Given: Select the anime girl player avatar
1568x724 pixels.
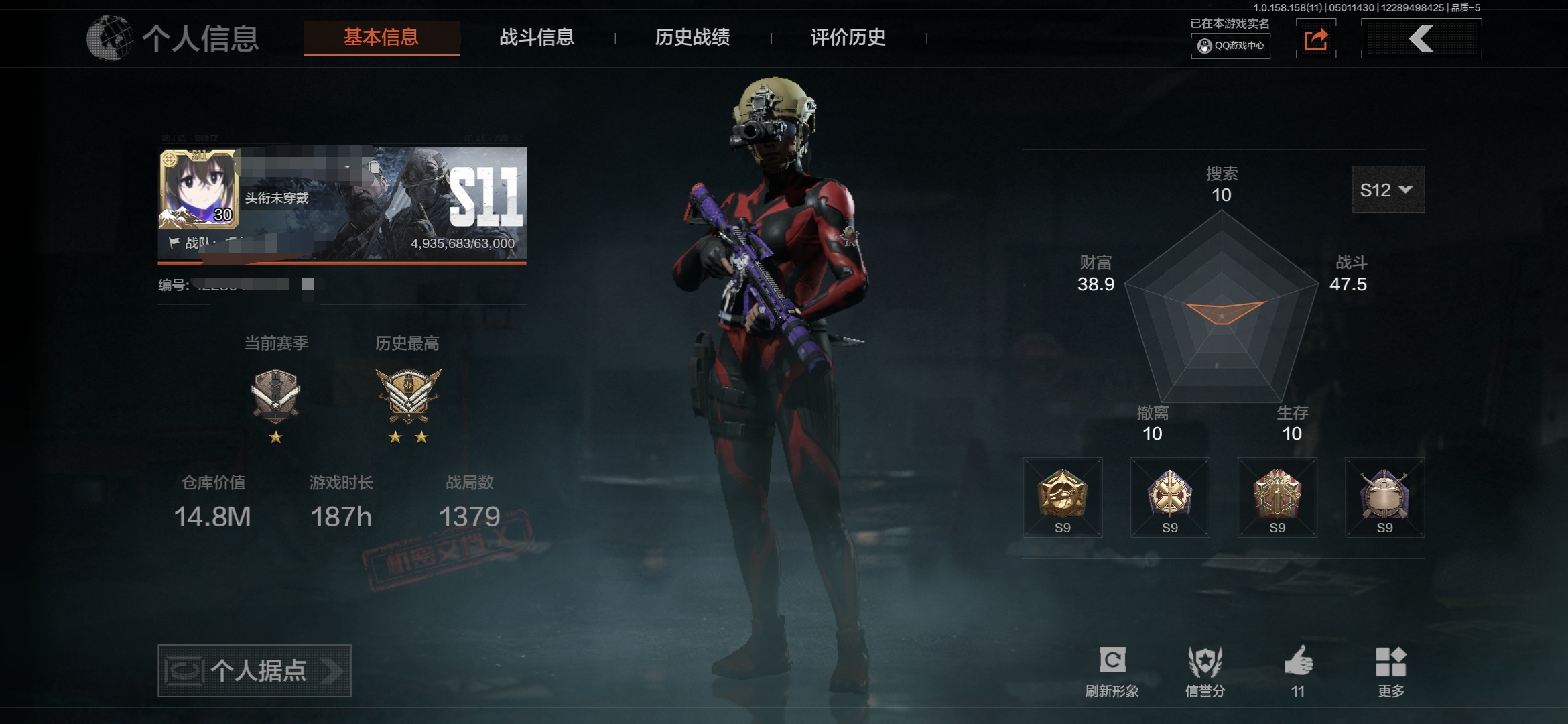Looking at the screenshot, I should point(198,189).
